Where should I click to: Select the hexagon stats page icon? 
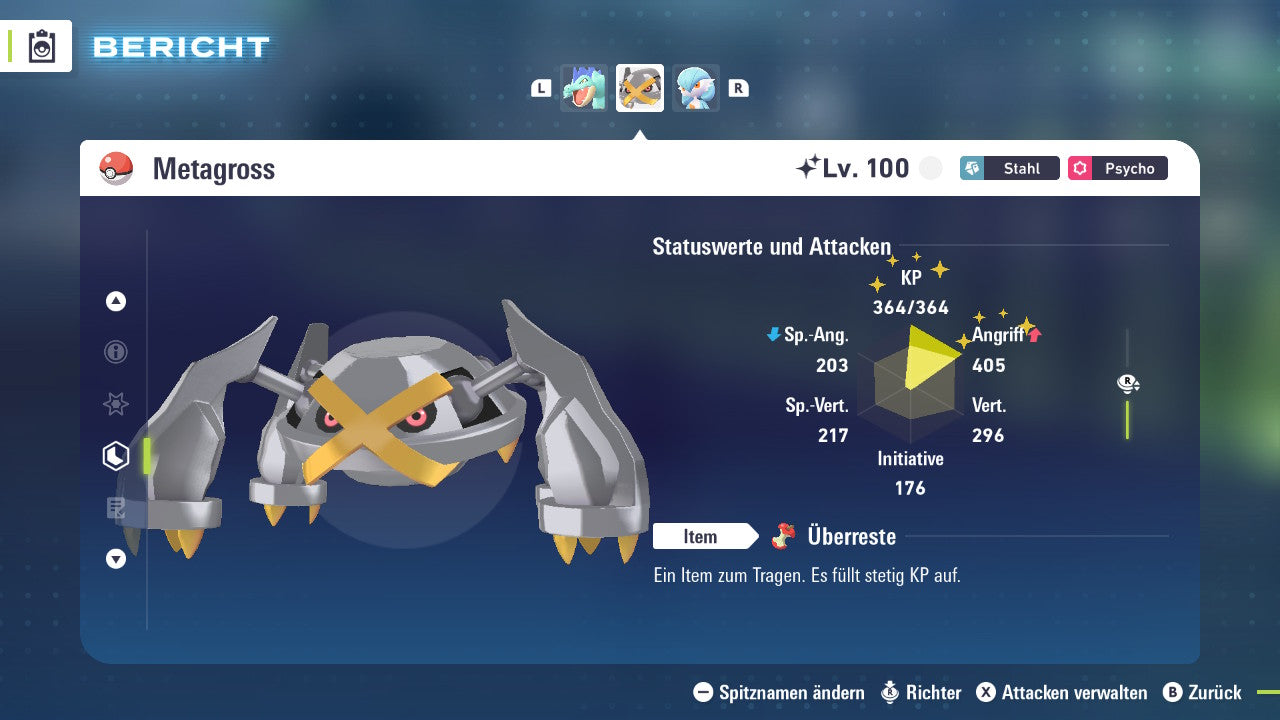pos(115,455)
